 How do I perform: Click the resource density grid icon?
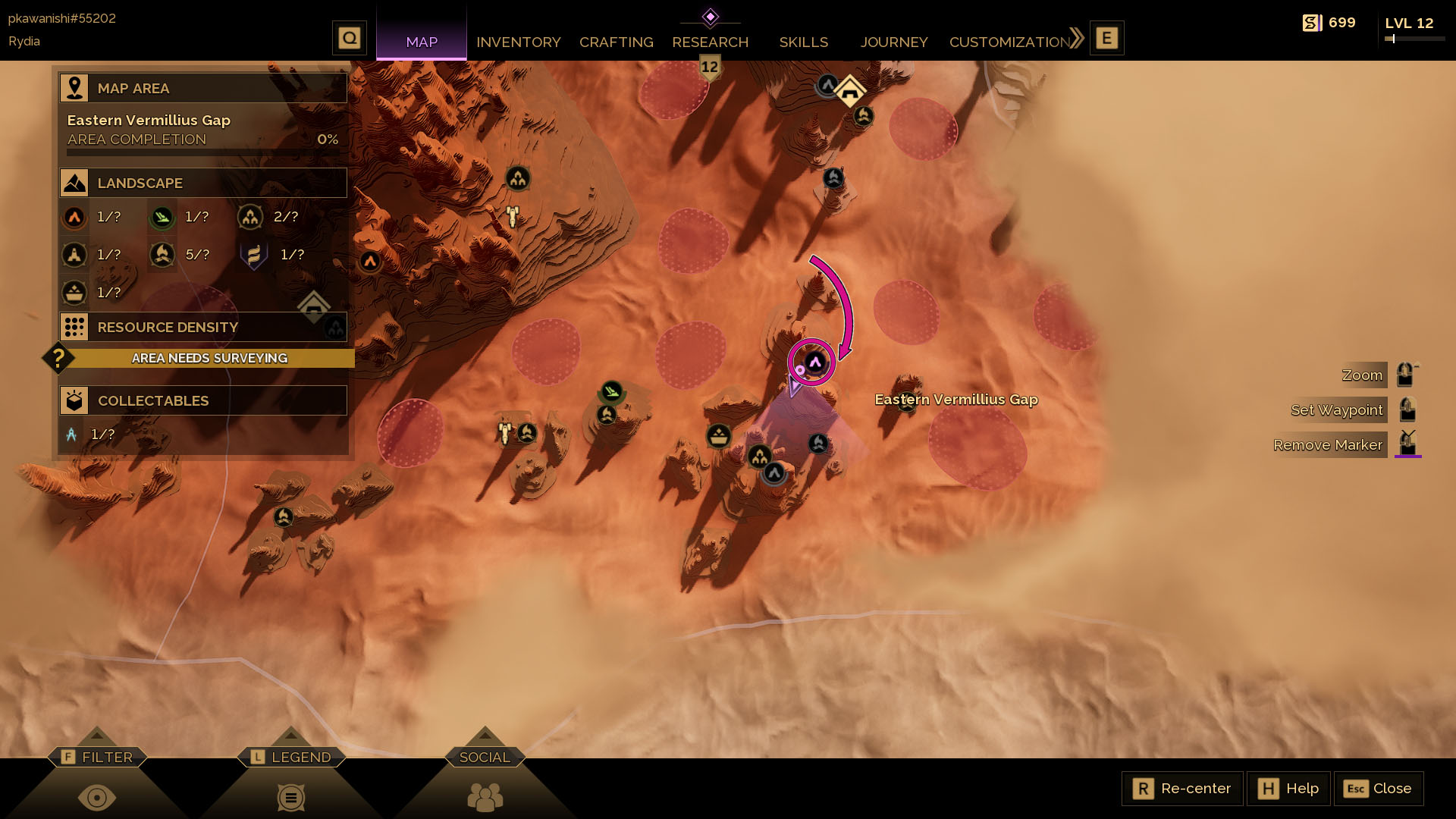click(x=74, y=327)
